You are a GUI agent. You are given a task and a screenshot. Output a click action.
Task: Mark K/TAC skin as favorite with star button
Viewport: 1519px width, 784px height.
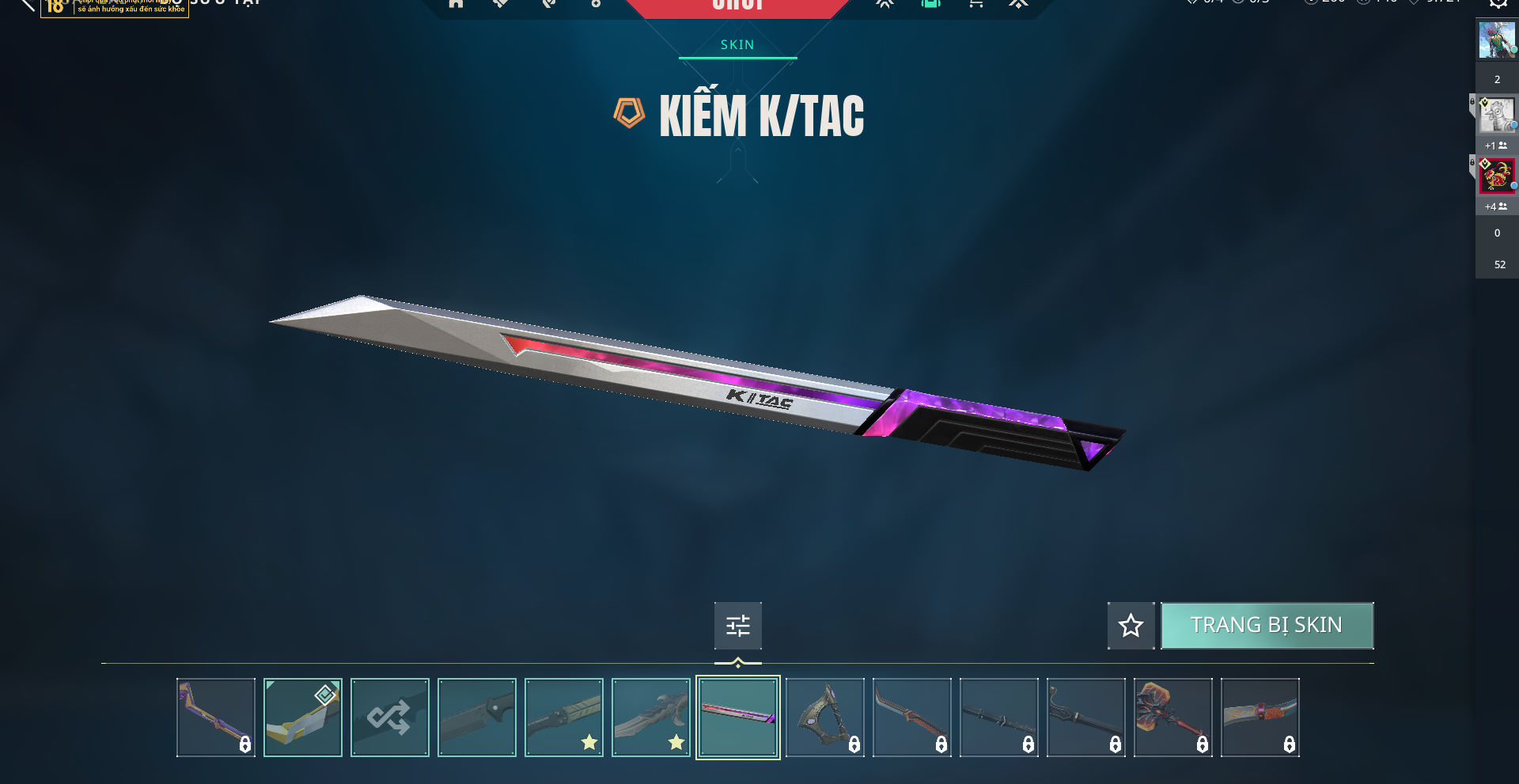point(1131,626)
